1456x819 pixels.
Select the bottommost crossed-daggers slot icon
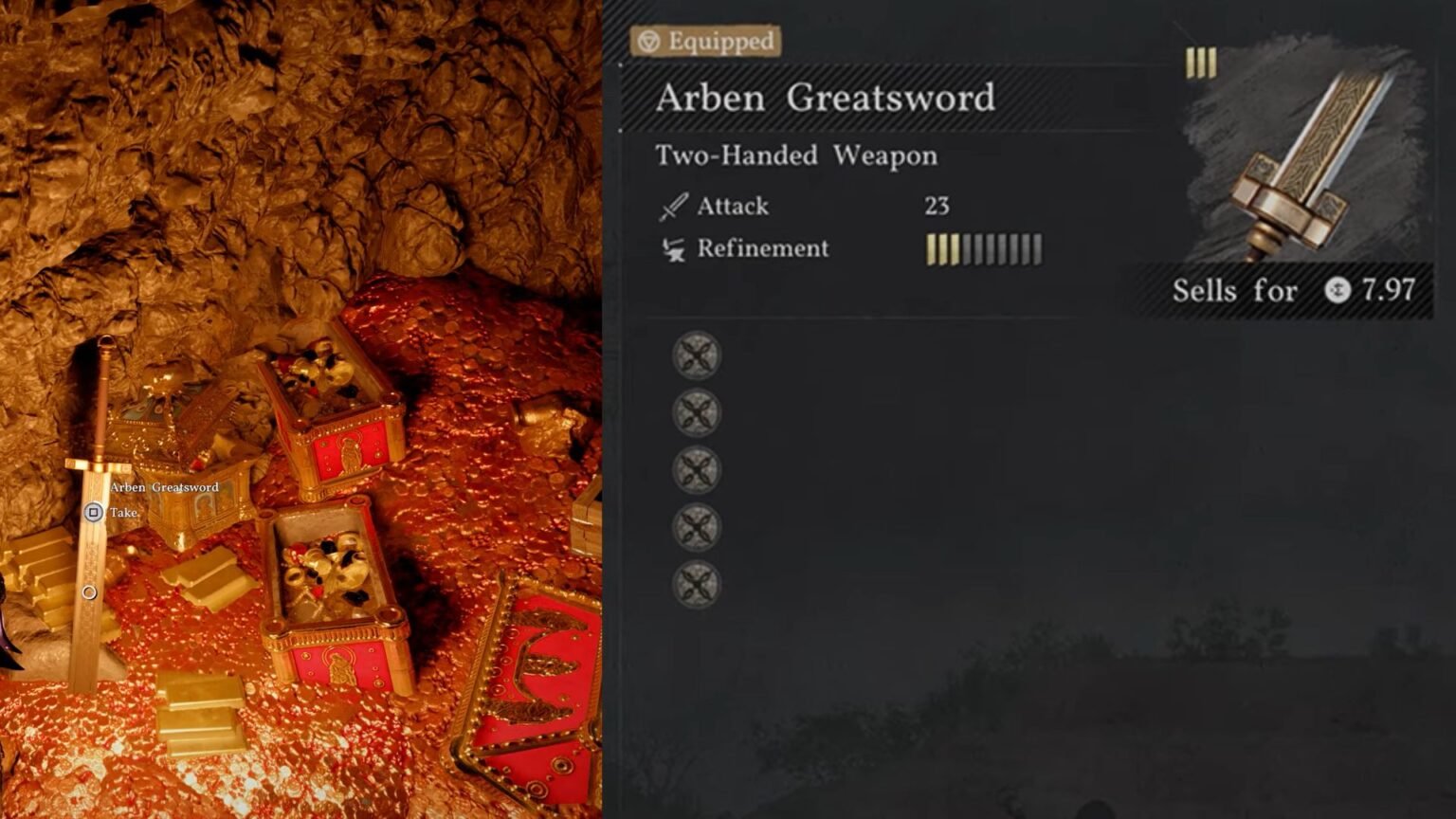tap(697, 585)
